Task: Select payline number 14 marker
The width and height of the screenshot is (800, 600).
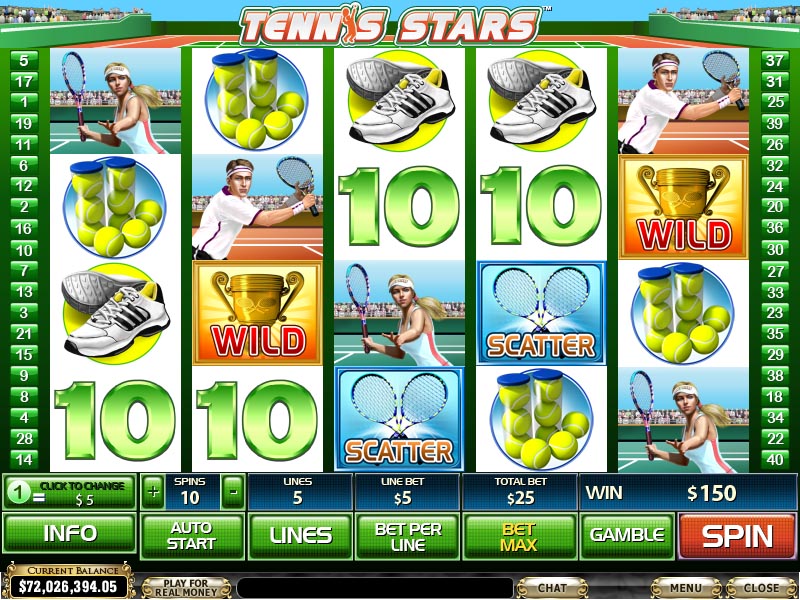Action: (x=23, y=460)
